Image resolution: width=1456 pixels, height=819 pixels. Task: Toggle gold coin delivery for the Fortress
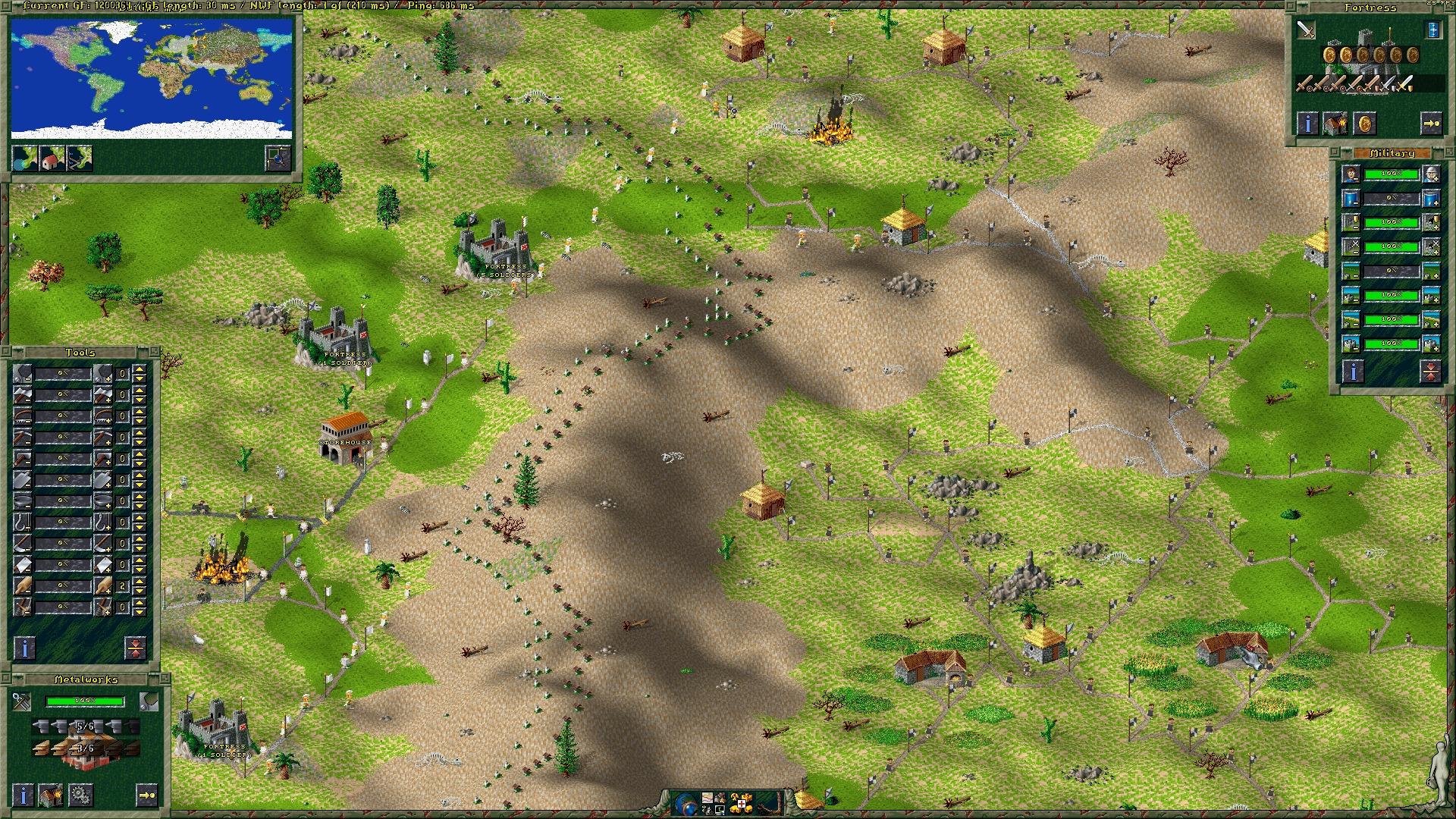pos(1364,124)
